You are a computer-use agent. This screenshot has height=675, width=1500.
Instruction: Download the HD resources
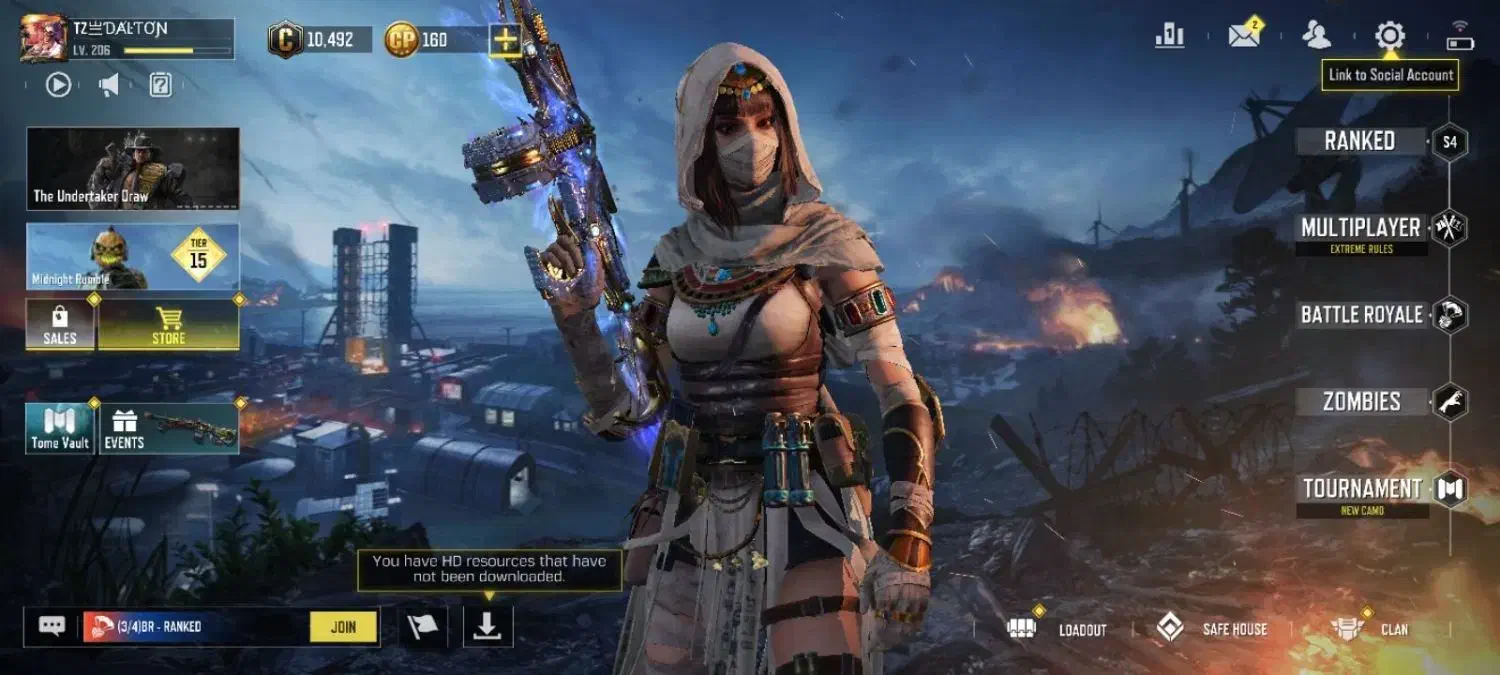tap(487, 626)
